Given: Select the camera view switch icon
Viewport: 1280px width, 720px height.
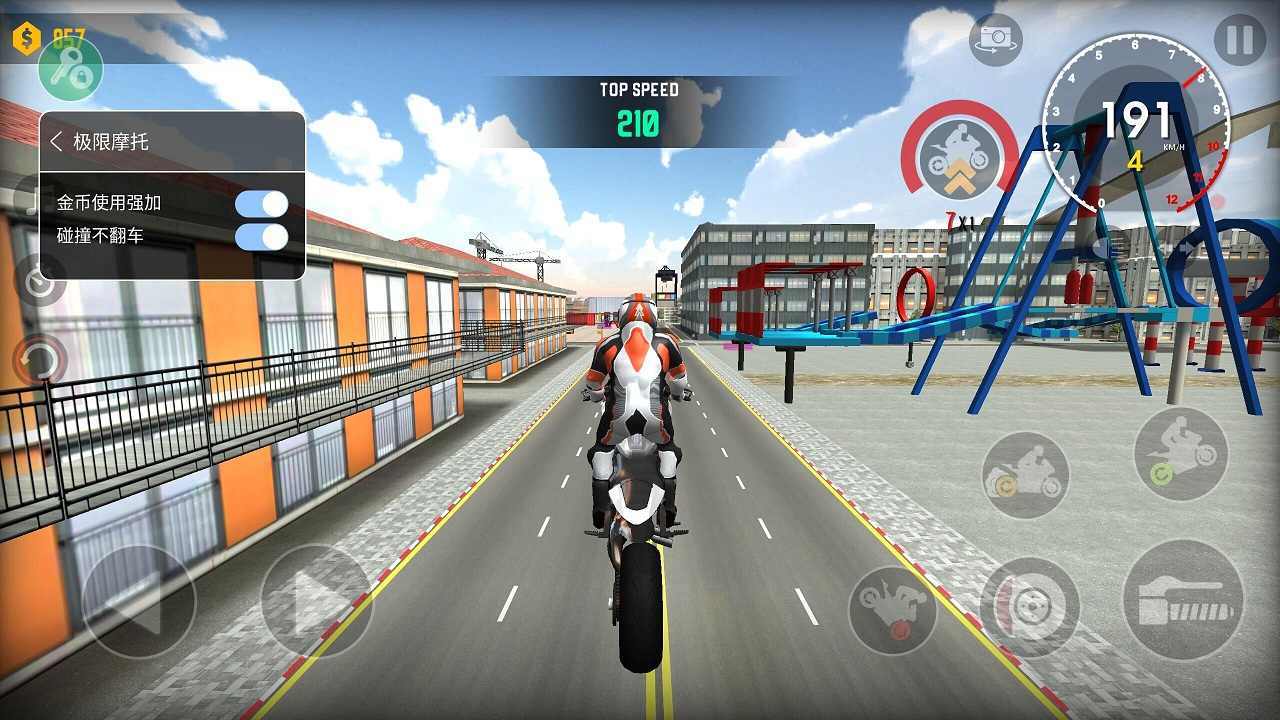Looking at the screenshot, I should point(996,40).
